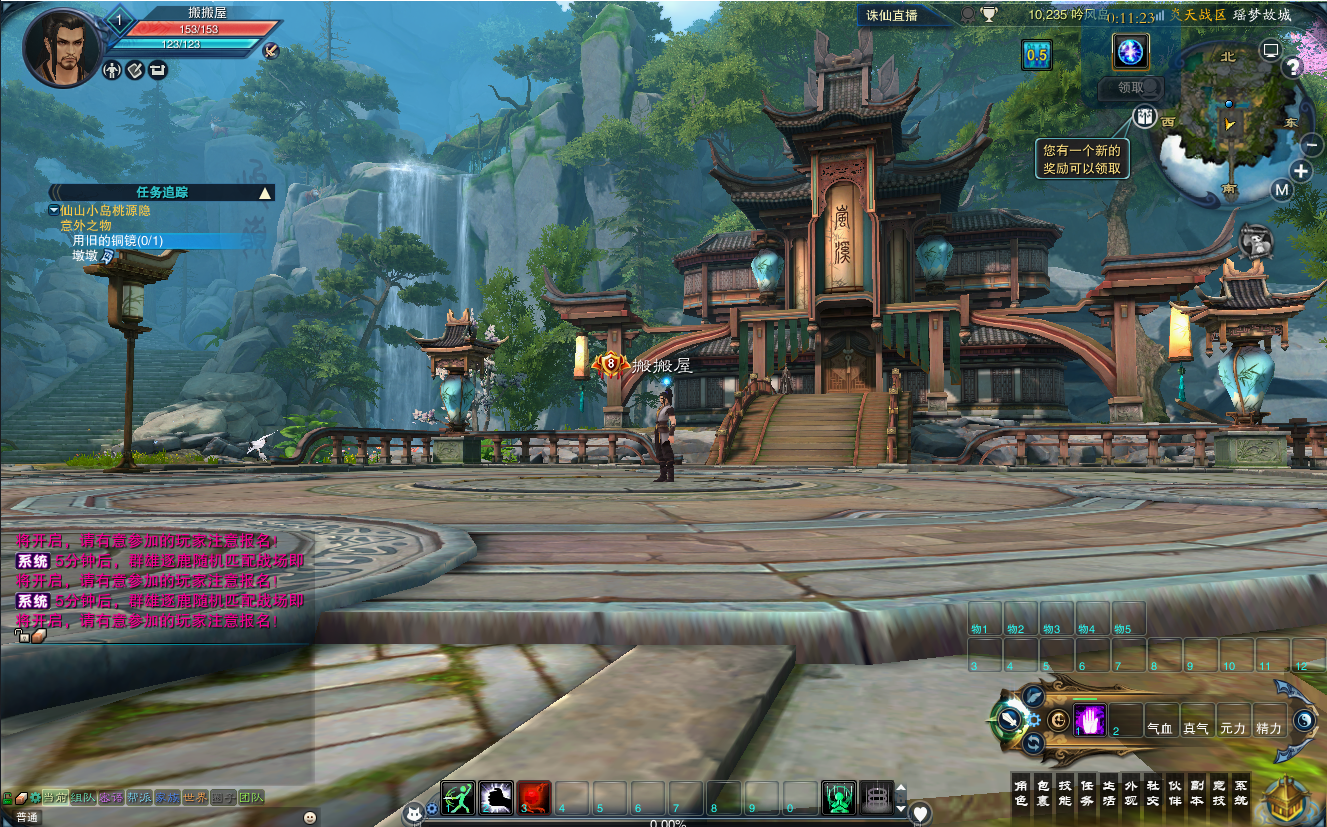Click the 领取 reward claim button
Screen dimensions: 1327x827
click(1131, 88)
